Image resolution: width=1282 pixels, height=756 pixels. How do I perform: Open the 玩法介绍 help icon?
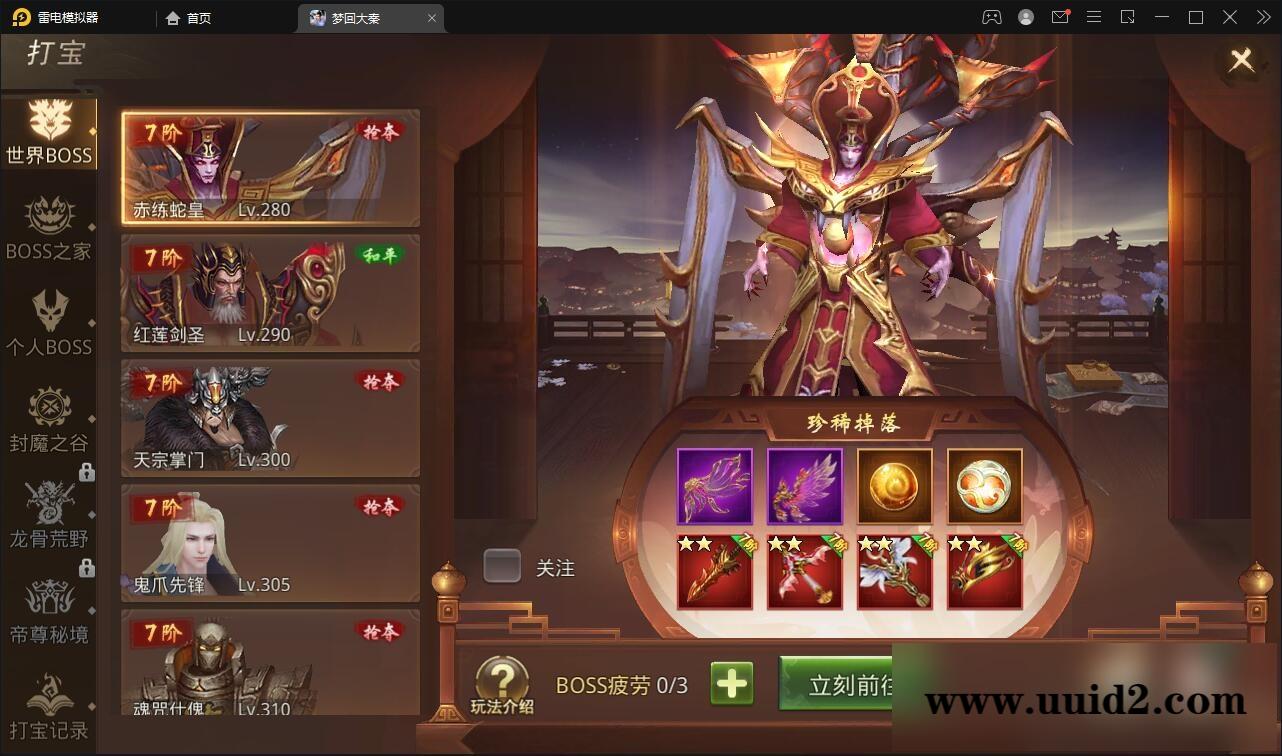click(x=502, y=678)
